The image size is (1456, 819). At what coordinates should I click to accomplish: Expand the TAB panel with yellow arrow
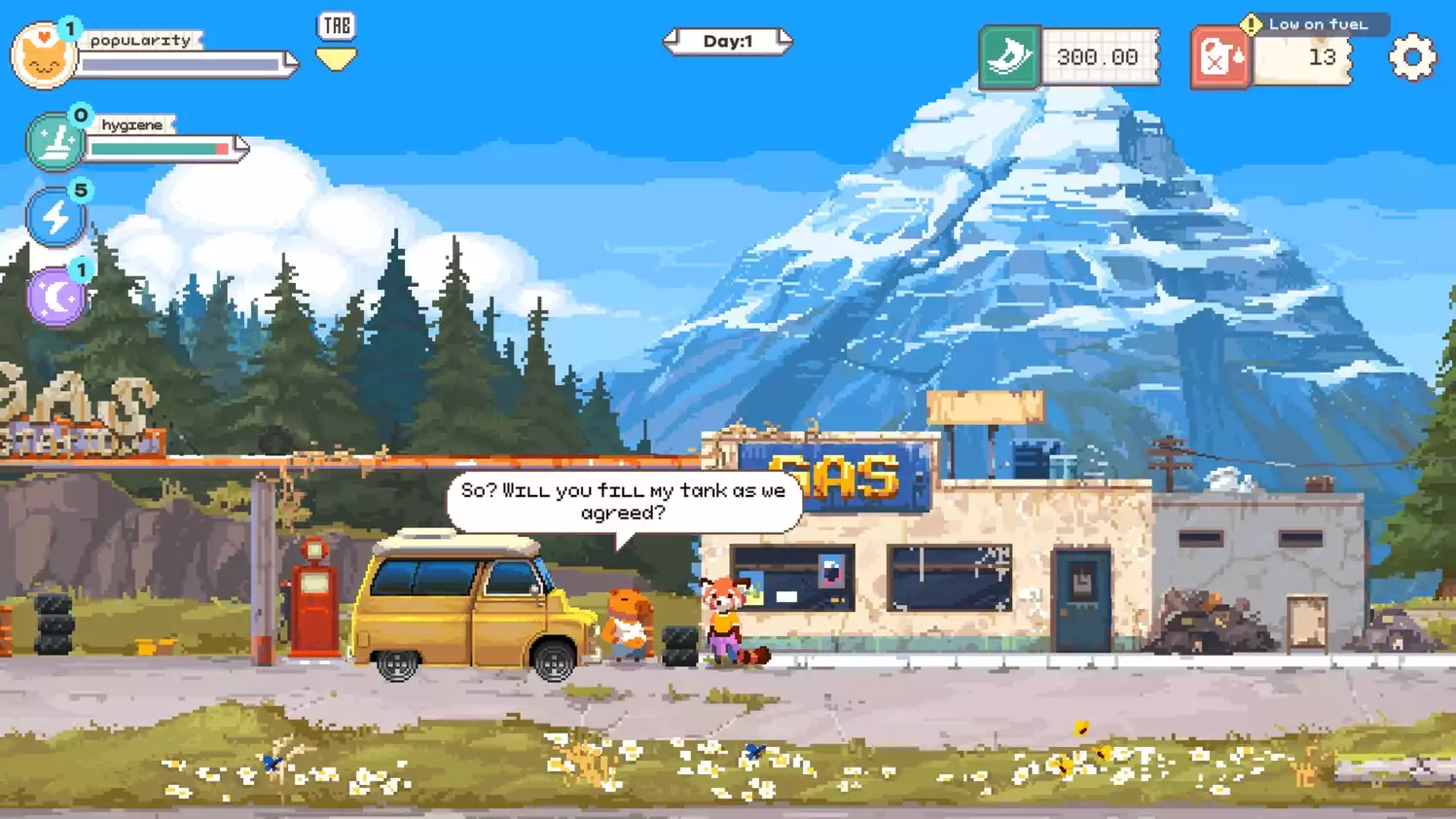pos(335,43)
